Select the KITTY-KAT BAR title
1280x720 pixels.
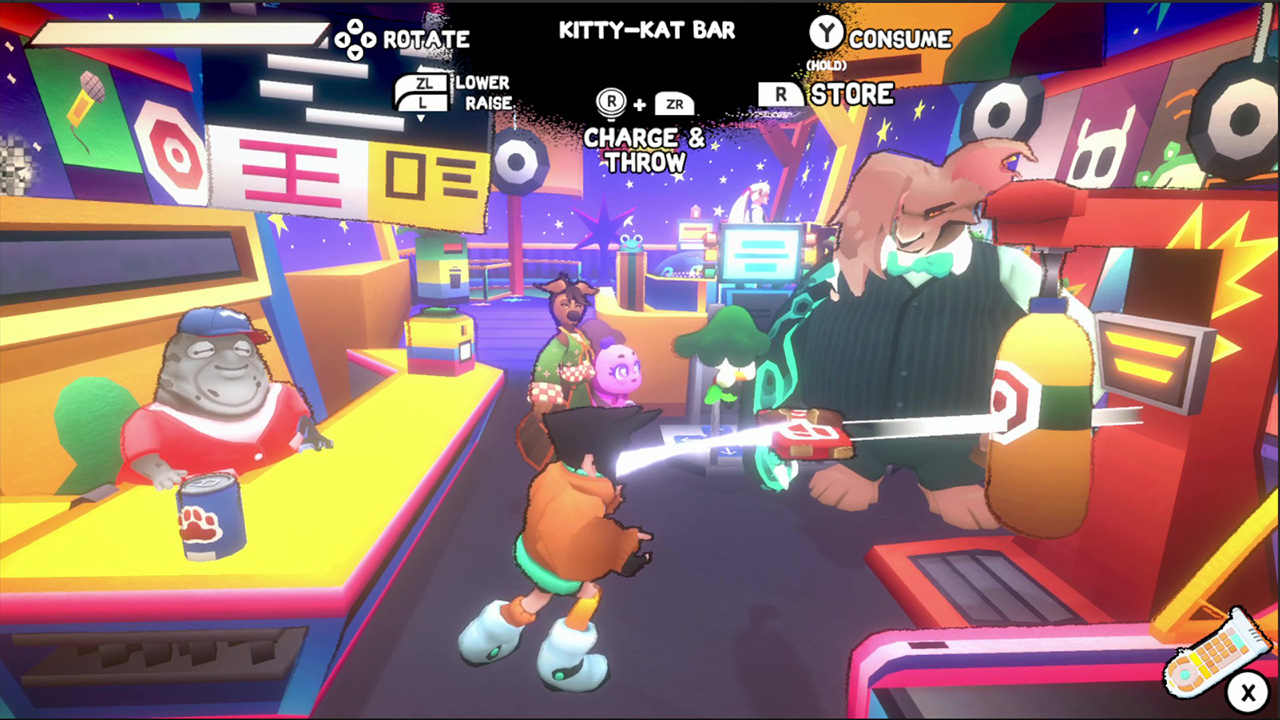click(x=646, y=30)
